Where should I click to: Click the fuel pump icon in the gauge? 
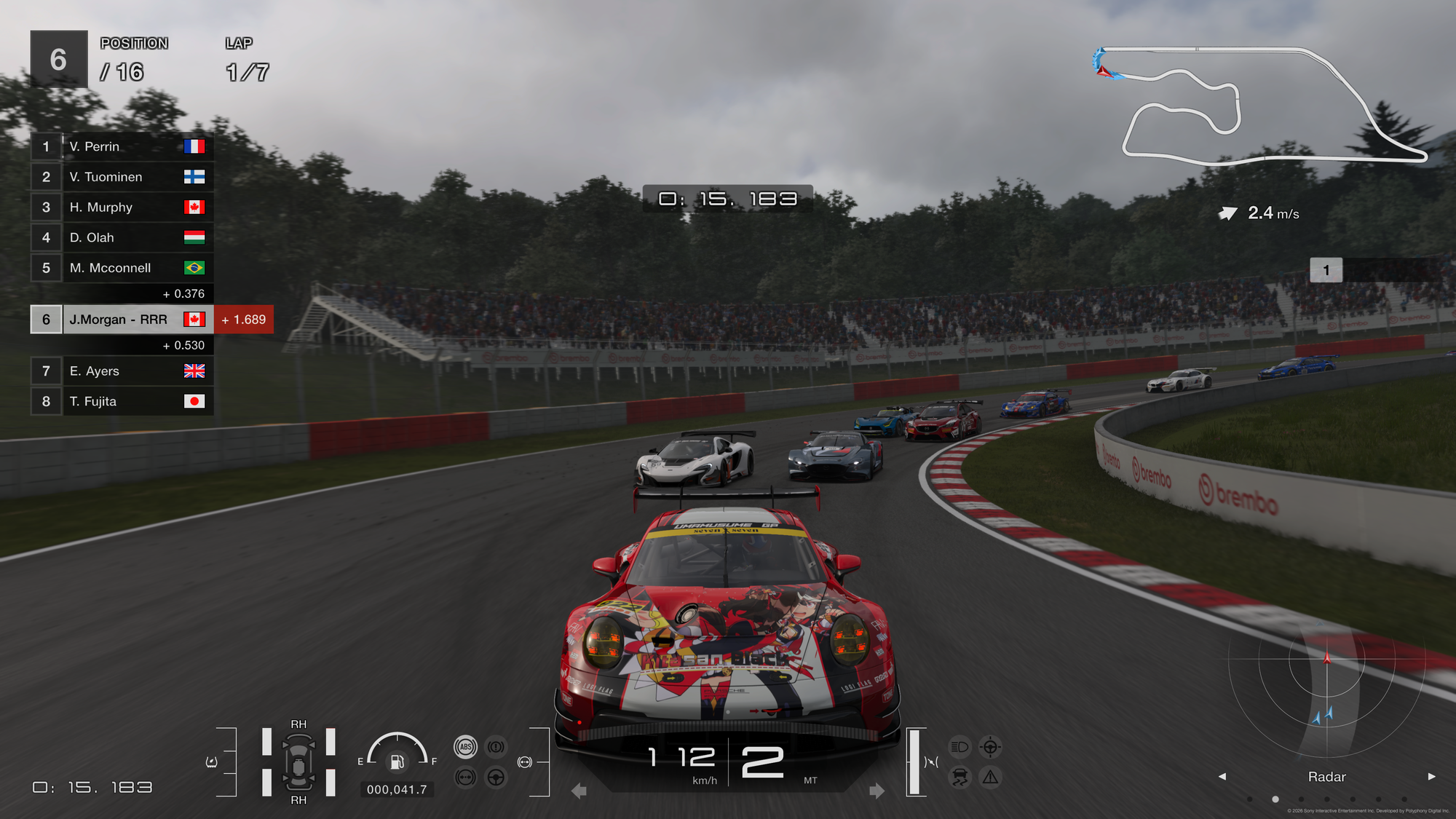click(397, 763)
